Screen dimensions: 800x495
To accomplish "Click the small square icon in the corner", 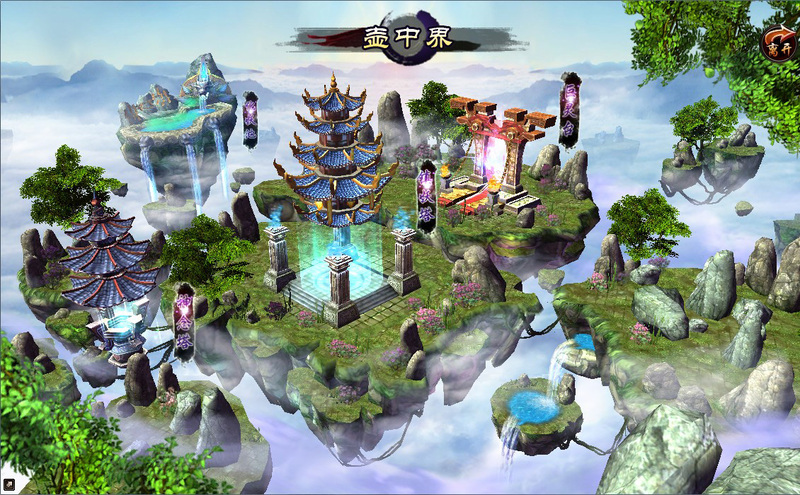I will pyautogui.click(x=9, y=485).
